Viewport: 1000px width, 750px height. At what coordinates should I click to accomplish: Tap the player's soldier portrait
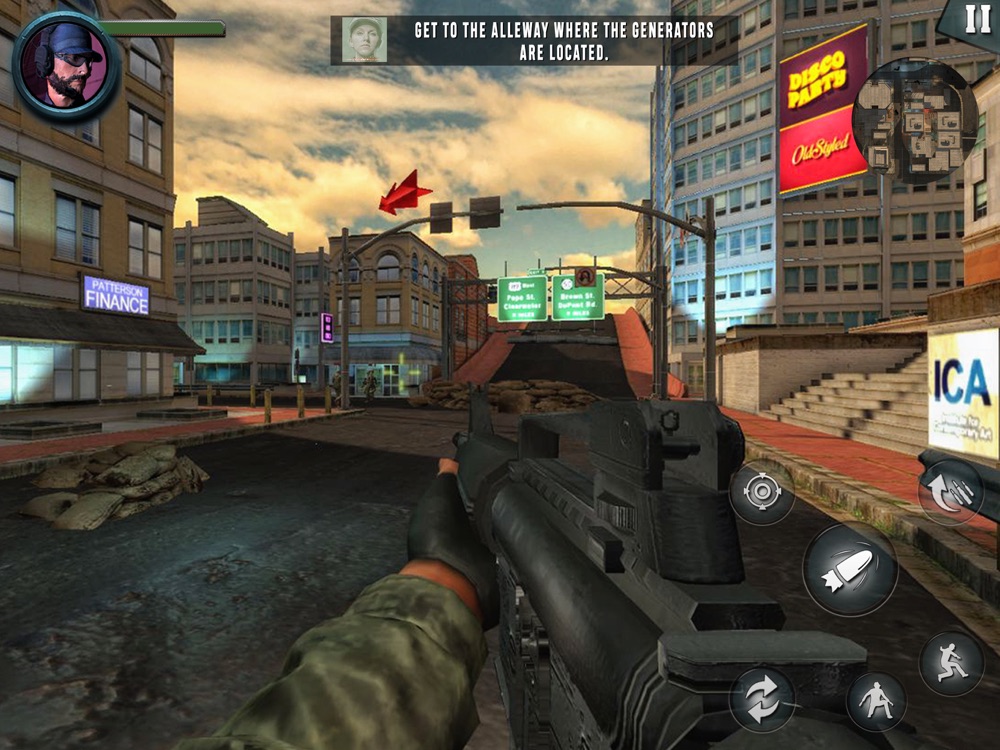tap(66, 66)
